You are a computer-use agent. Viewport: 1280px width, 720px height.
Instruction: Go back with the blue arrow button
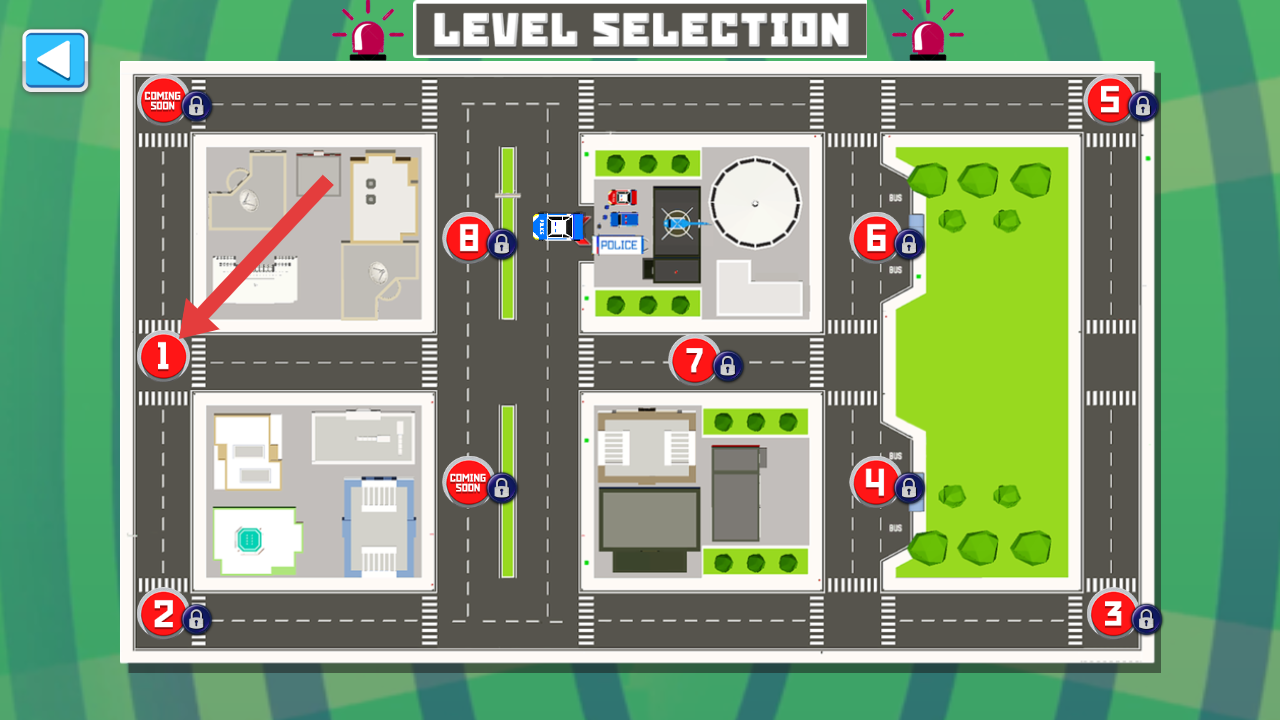click(55, 60)
